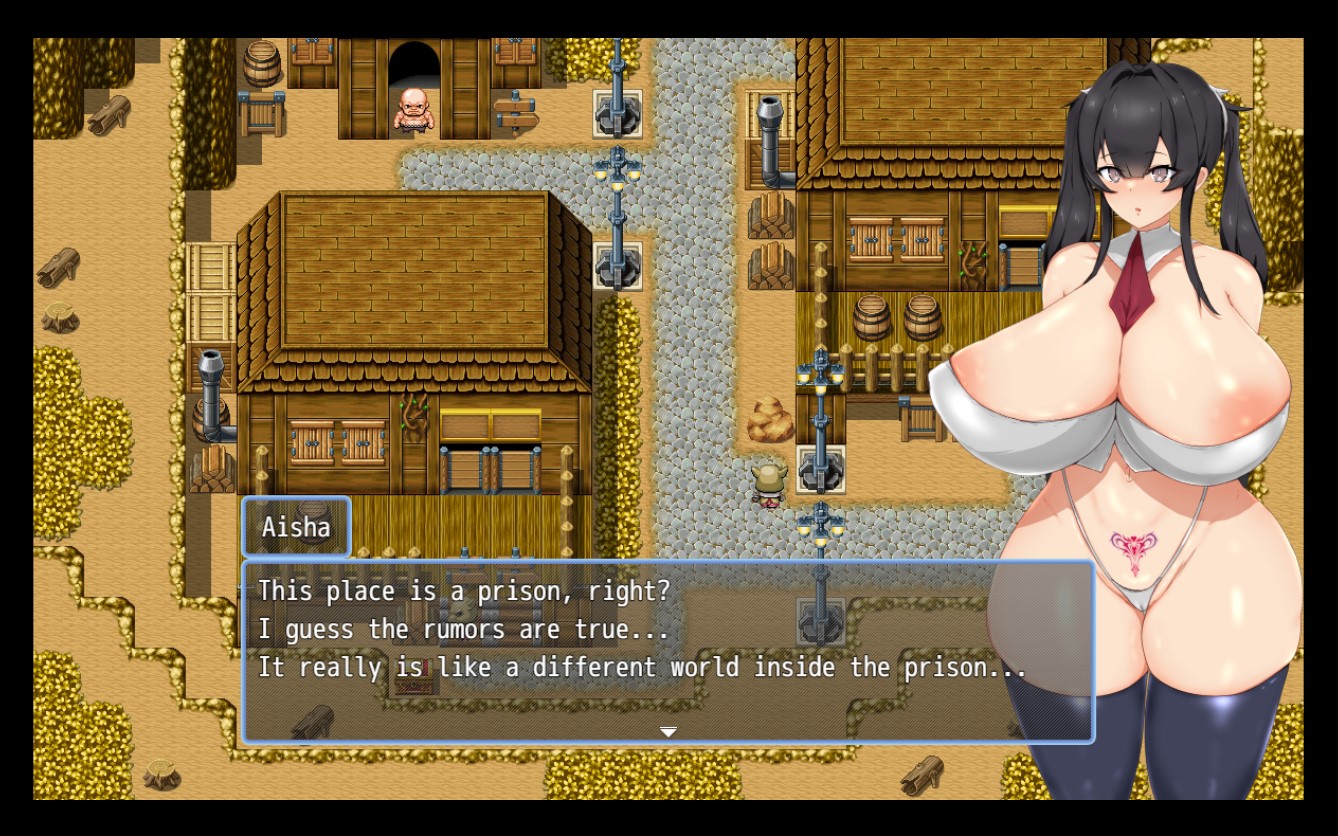Select the Aisha name plate
The image size is (1338, 836).
pos(296,526)
